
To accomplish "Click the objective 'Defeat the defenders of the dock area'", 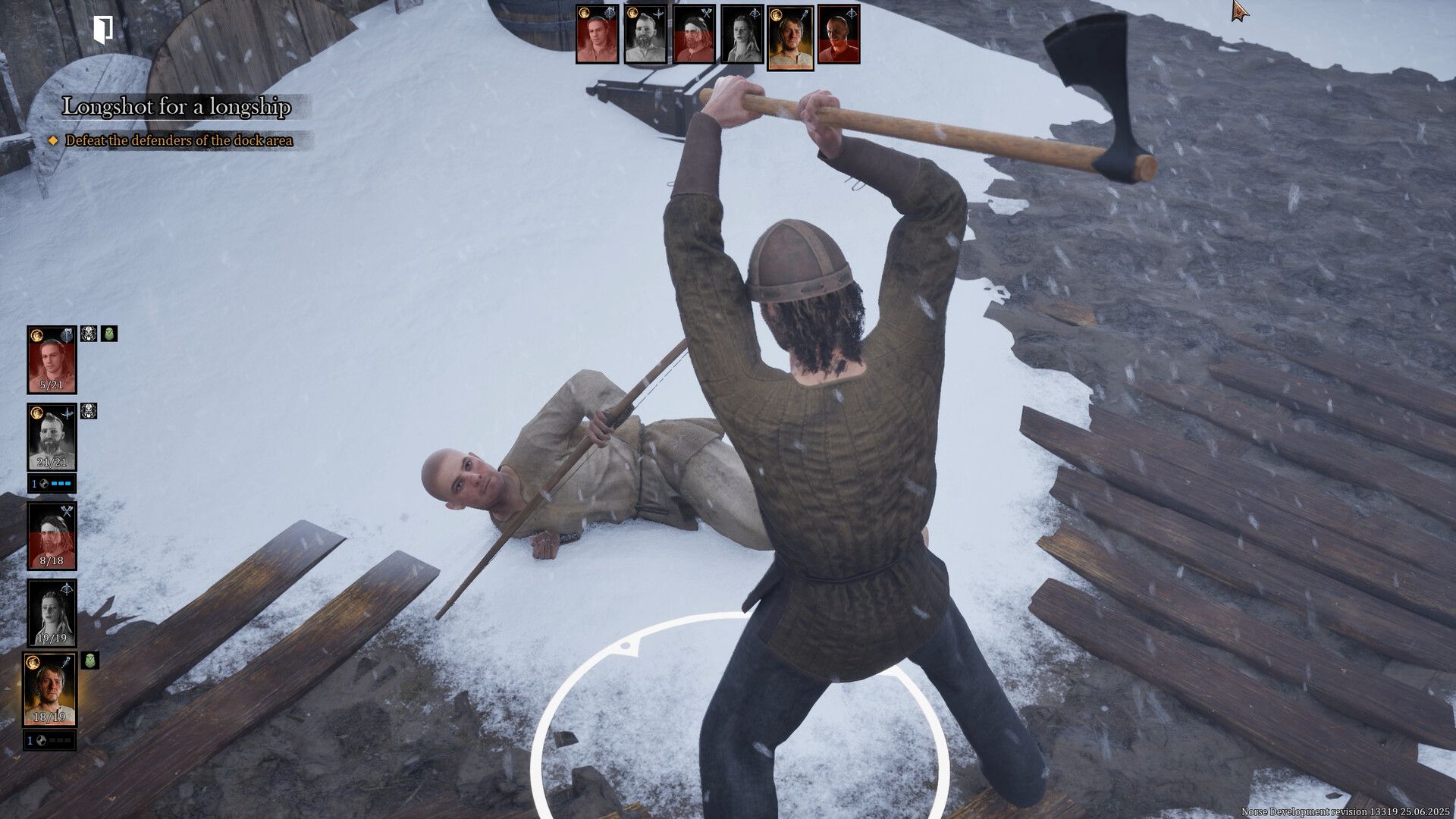I will tap(180, 141).
